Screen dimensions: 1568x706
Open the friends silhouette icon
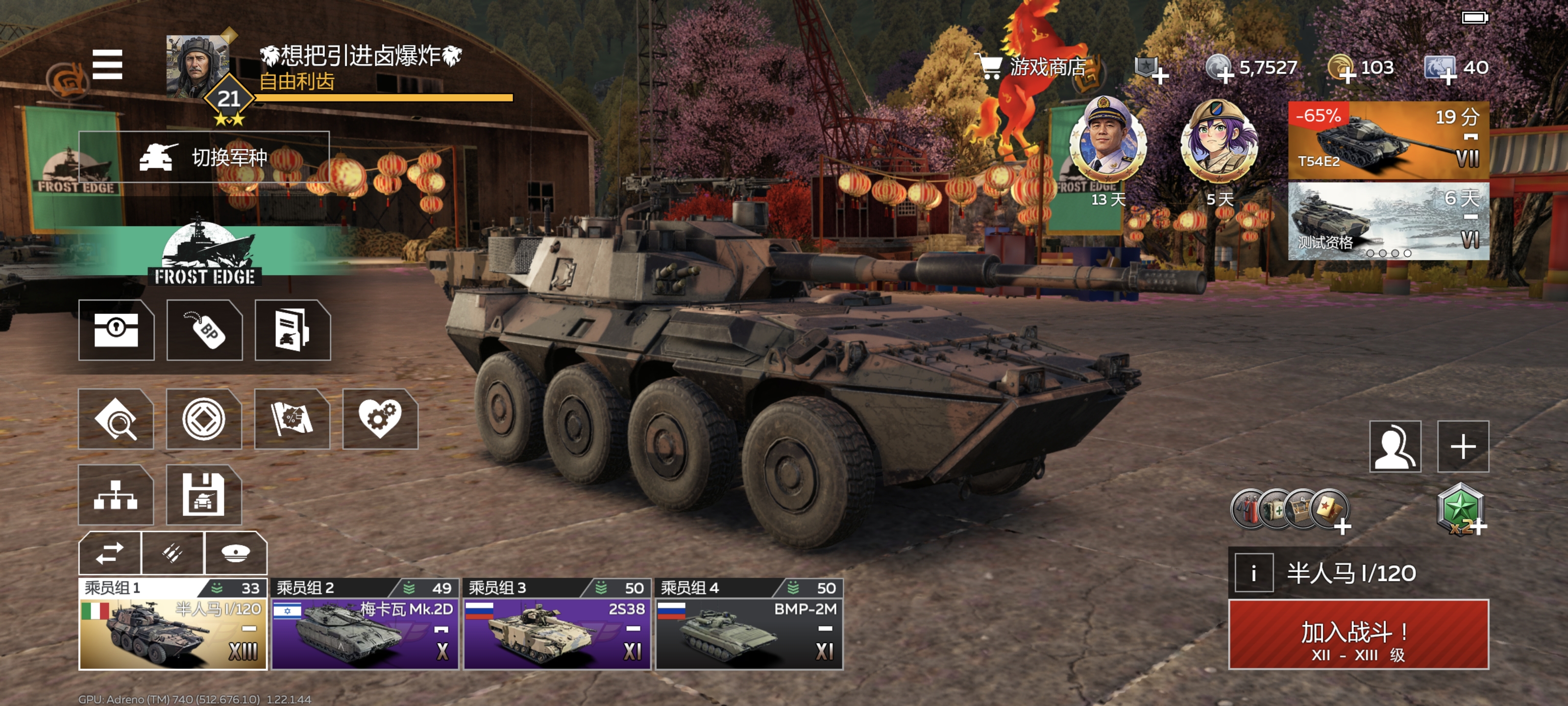[1395, 447]
